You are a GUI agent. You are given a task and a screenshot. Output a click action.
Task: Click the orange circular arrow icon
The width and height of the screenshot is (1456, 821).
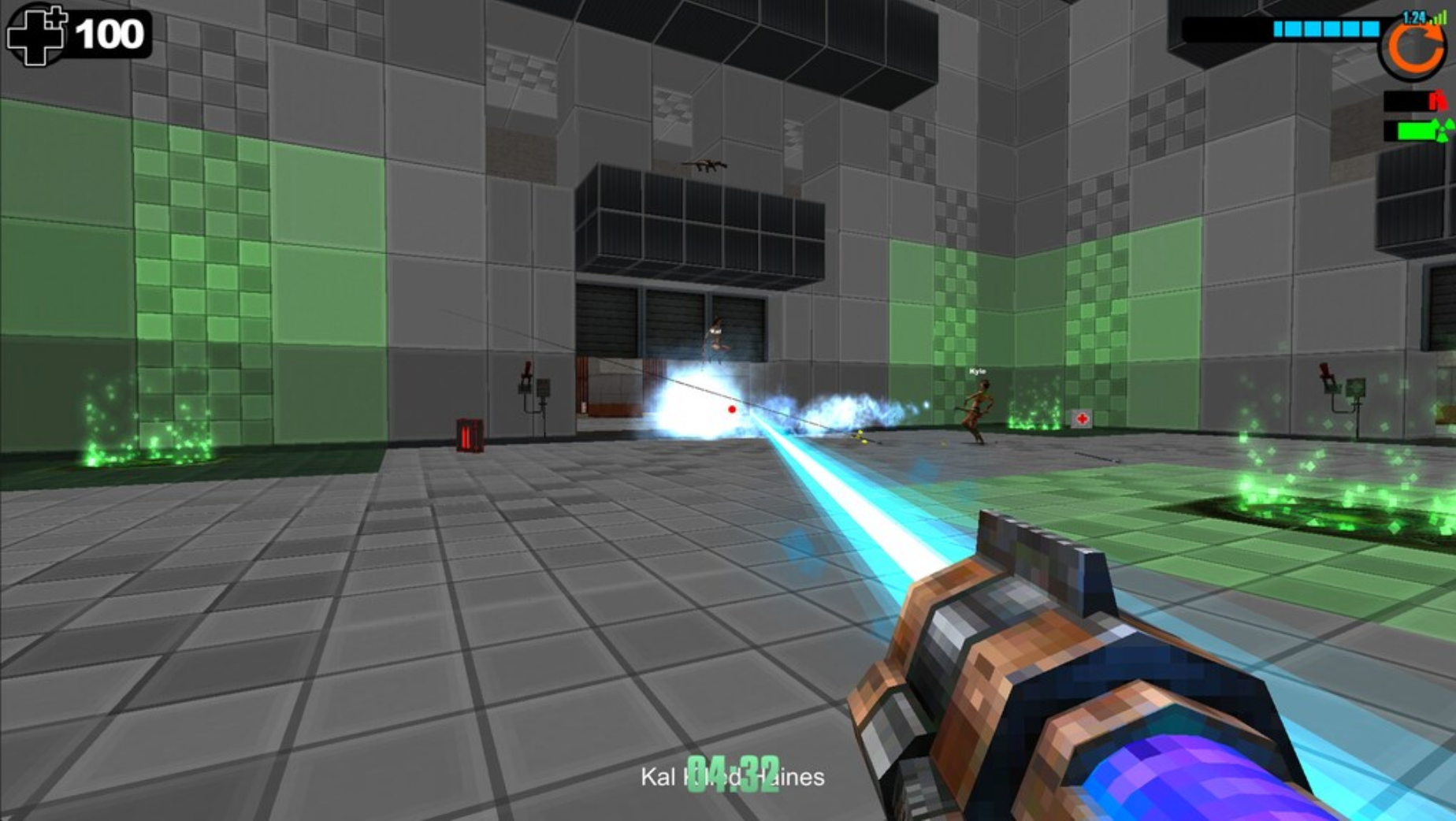1412,49
